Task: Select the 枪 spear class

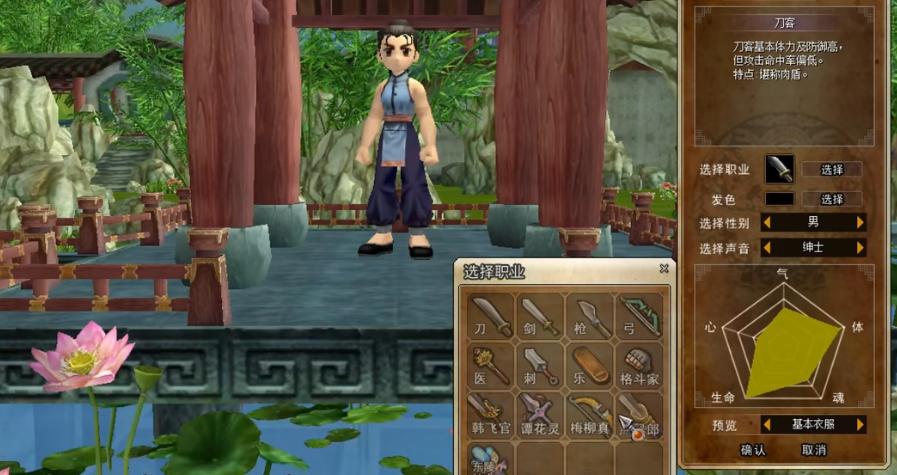Action: pos(591,314)
